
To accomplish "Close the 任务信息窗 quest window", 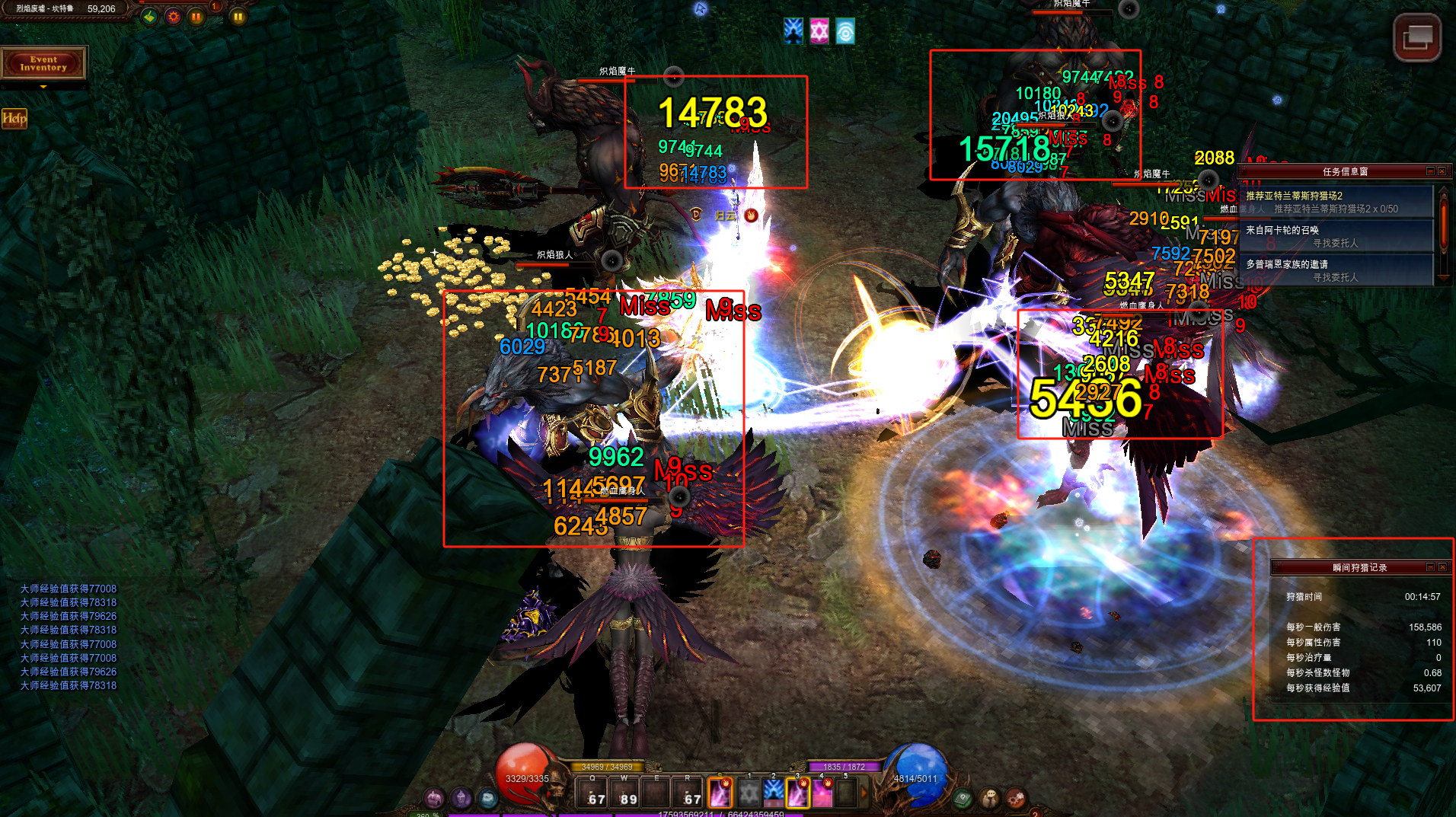I will point(1442,171).
